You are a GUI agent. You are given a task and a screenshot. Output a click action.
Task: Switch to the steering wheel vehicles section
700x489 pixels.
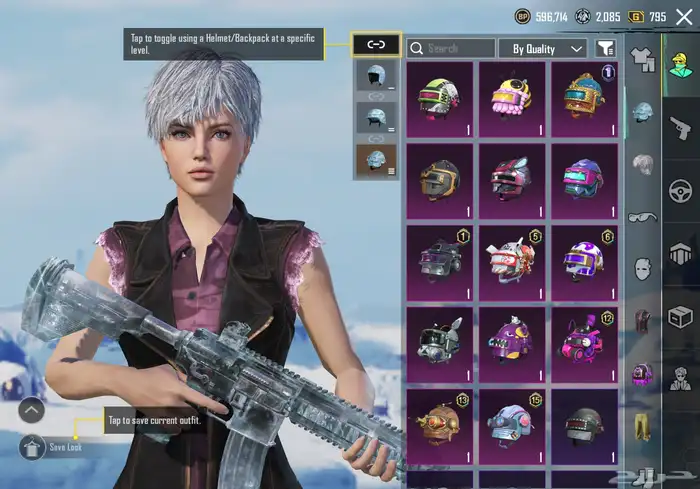[681, 190]
